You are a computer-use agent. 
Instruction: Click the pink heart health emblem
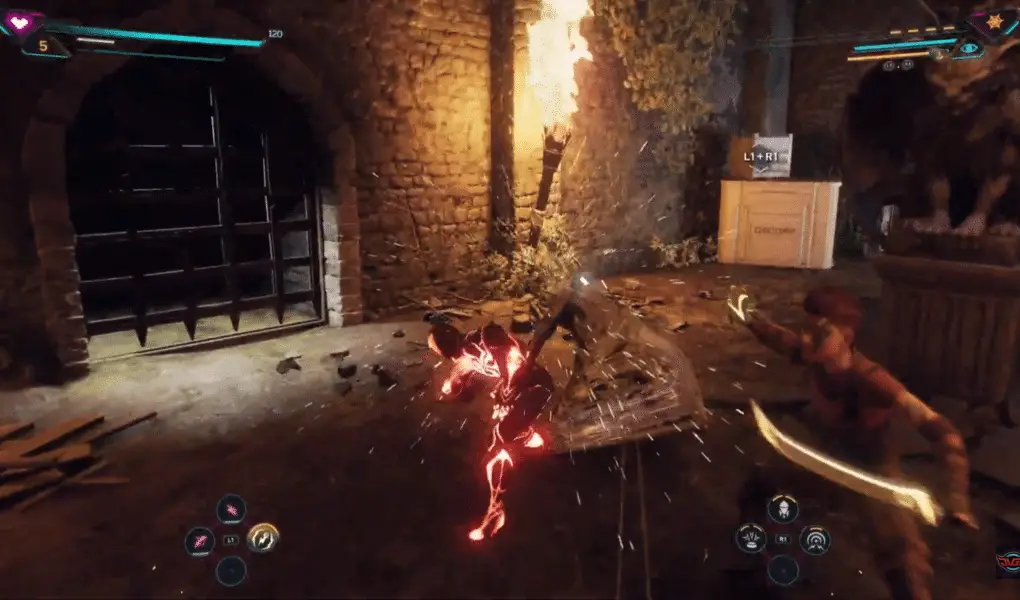coord(21,21)
